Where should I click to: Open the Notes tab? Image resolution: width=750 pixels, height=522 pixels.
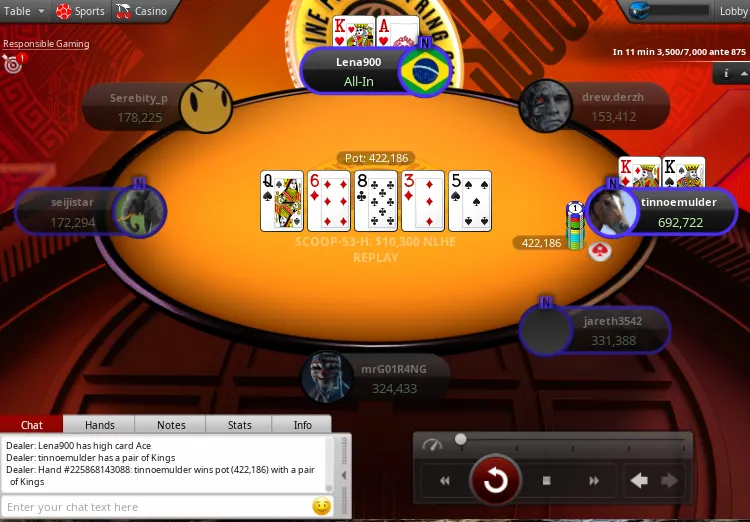tap(171, 425)
